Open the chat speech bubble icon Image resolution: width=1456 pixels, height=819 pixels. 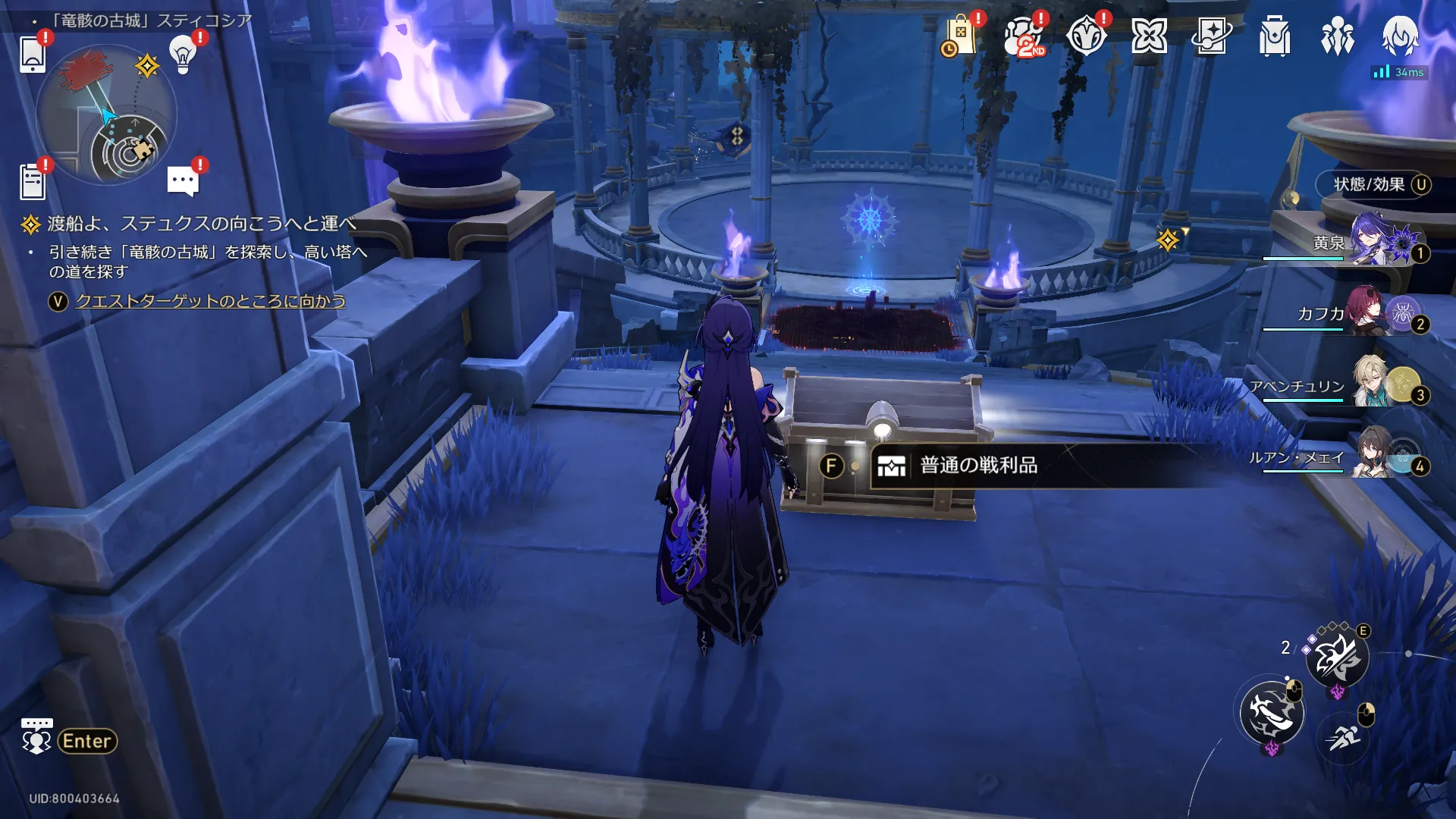tap(183, 181)
